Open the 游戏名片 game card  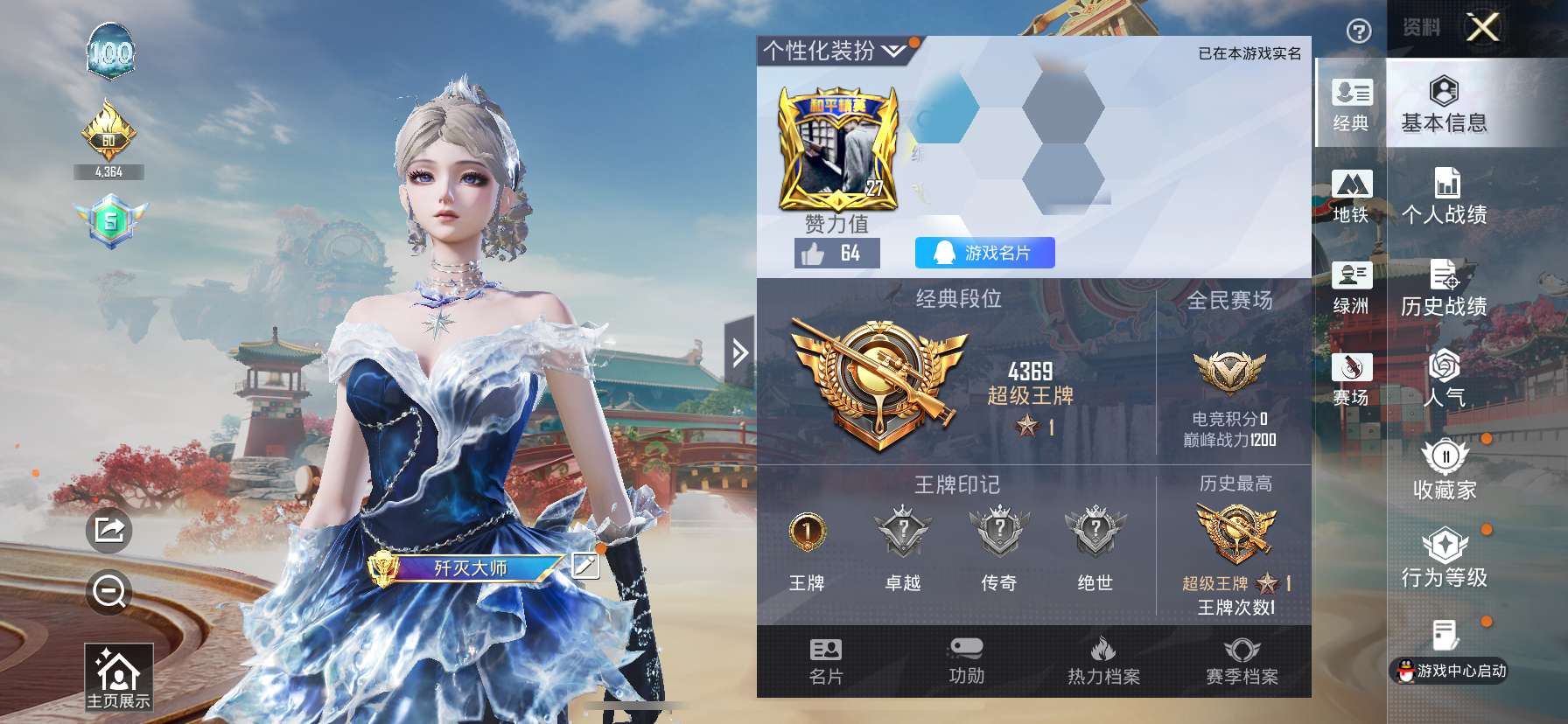983,253
